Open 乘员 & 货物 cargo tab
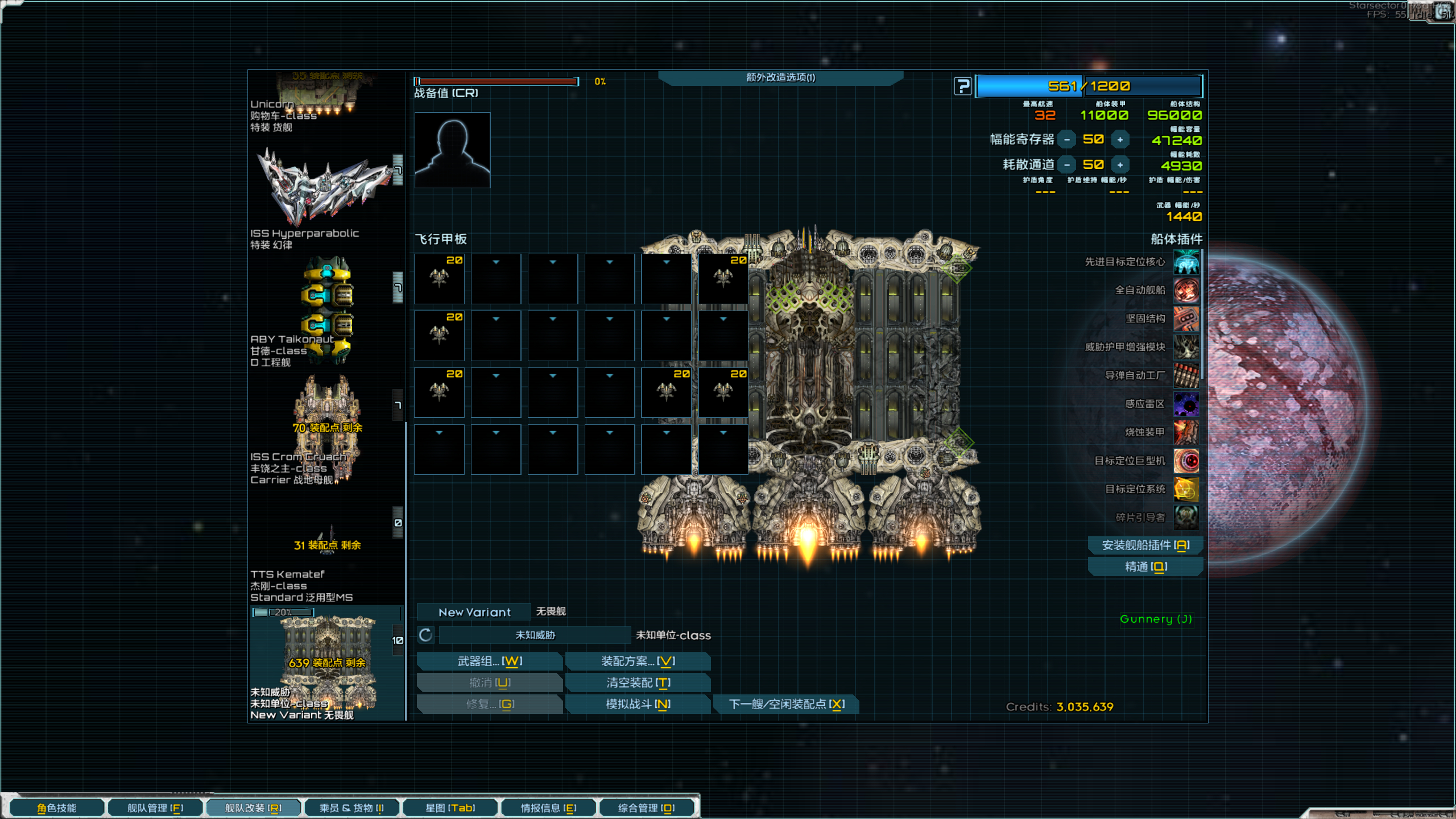 [351, 808]
